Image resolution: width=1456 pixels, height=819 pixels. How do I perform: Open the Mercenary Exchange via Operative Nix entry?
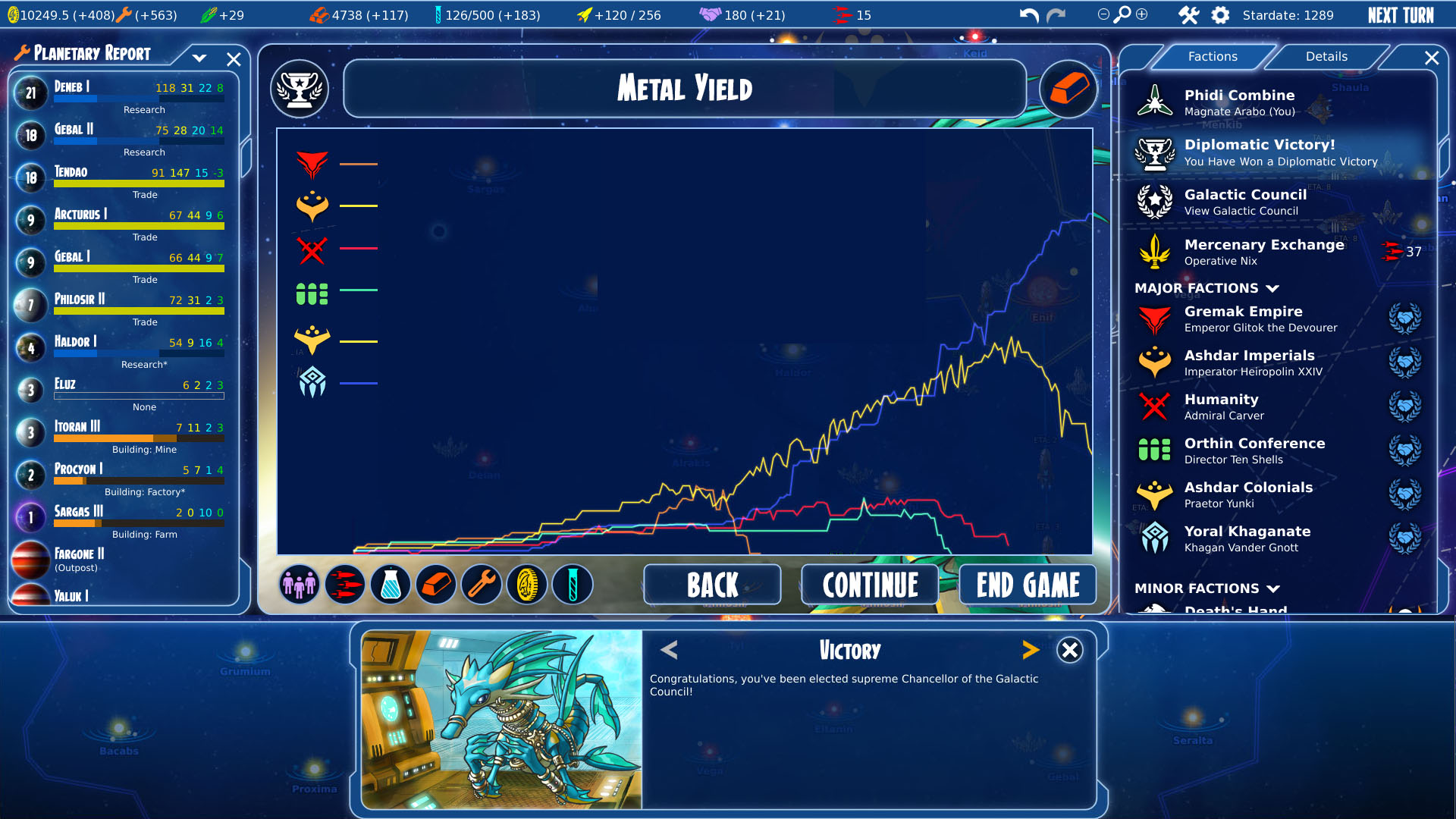(1263, 252)
